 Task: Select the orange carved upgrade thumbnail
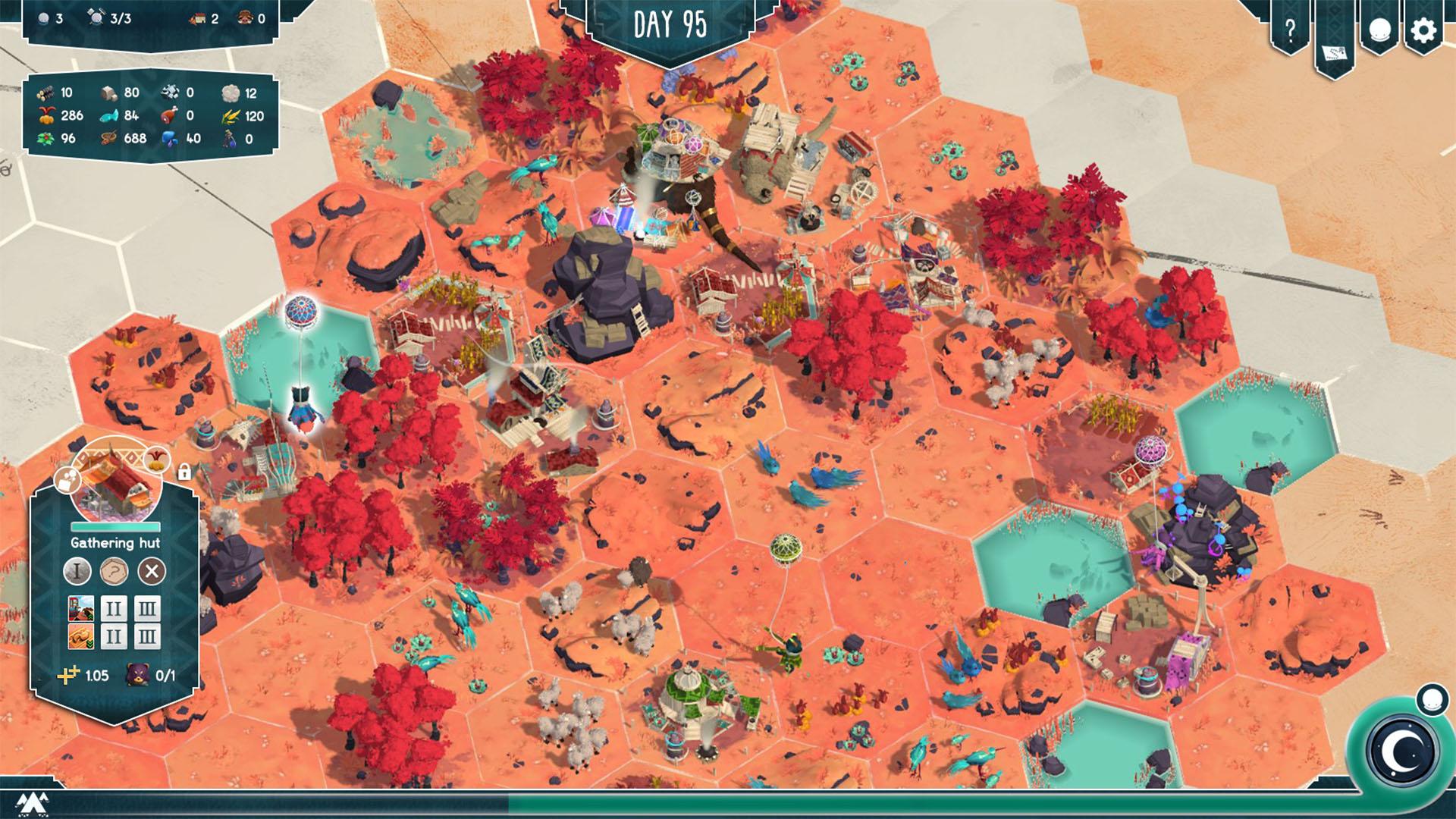click(x=81, y=636)
